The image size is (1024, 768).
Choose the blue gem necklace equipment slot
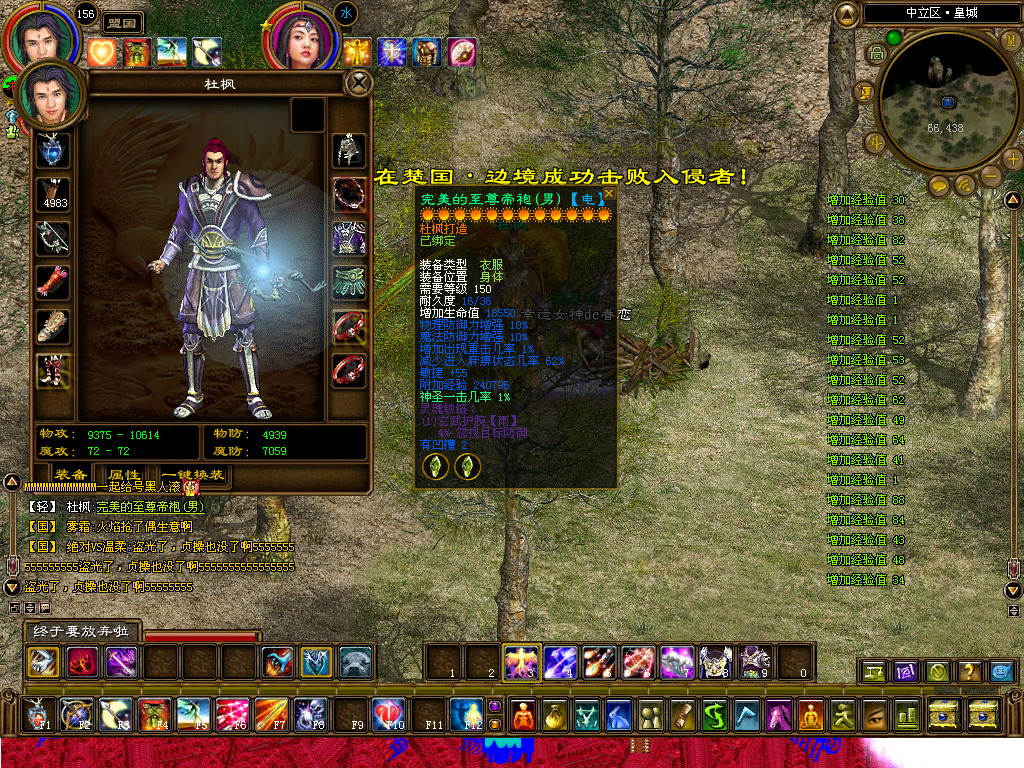point(53,150)
